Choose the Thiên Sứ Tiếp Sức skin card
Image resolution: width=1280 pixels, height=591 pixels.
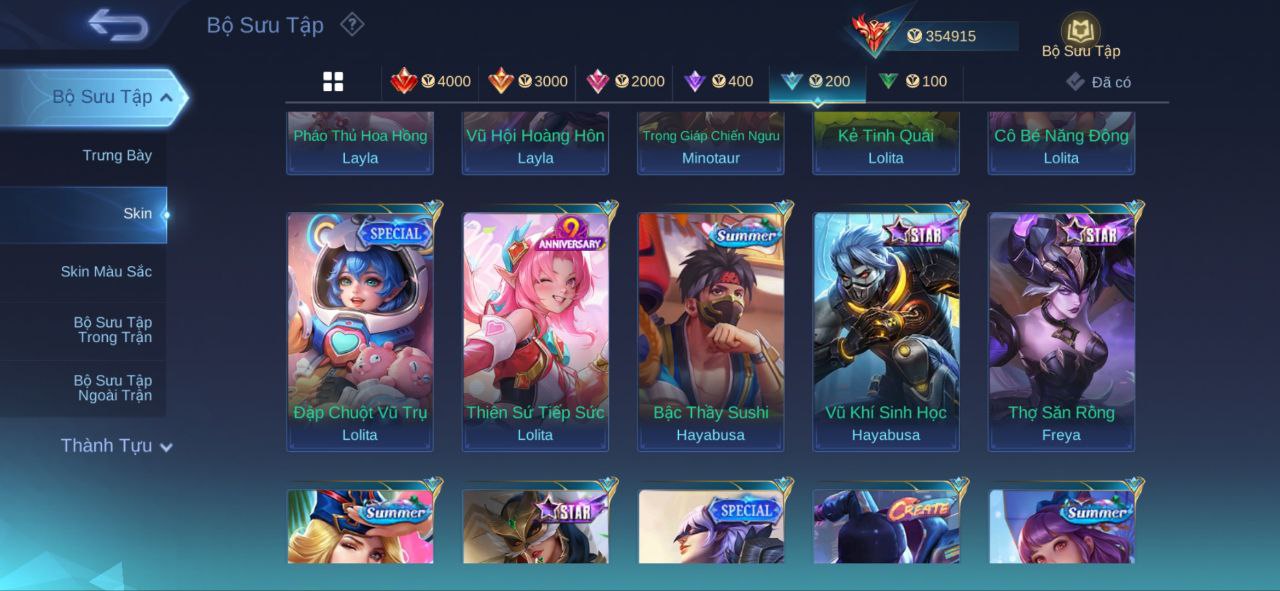pos(535,330)
